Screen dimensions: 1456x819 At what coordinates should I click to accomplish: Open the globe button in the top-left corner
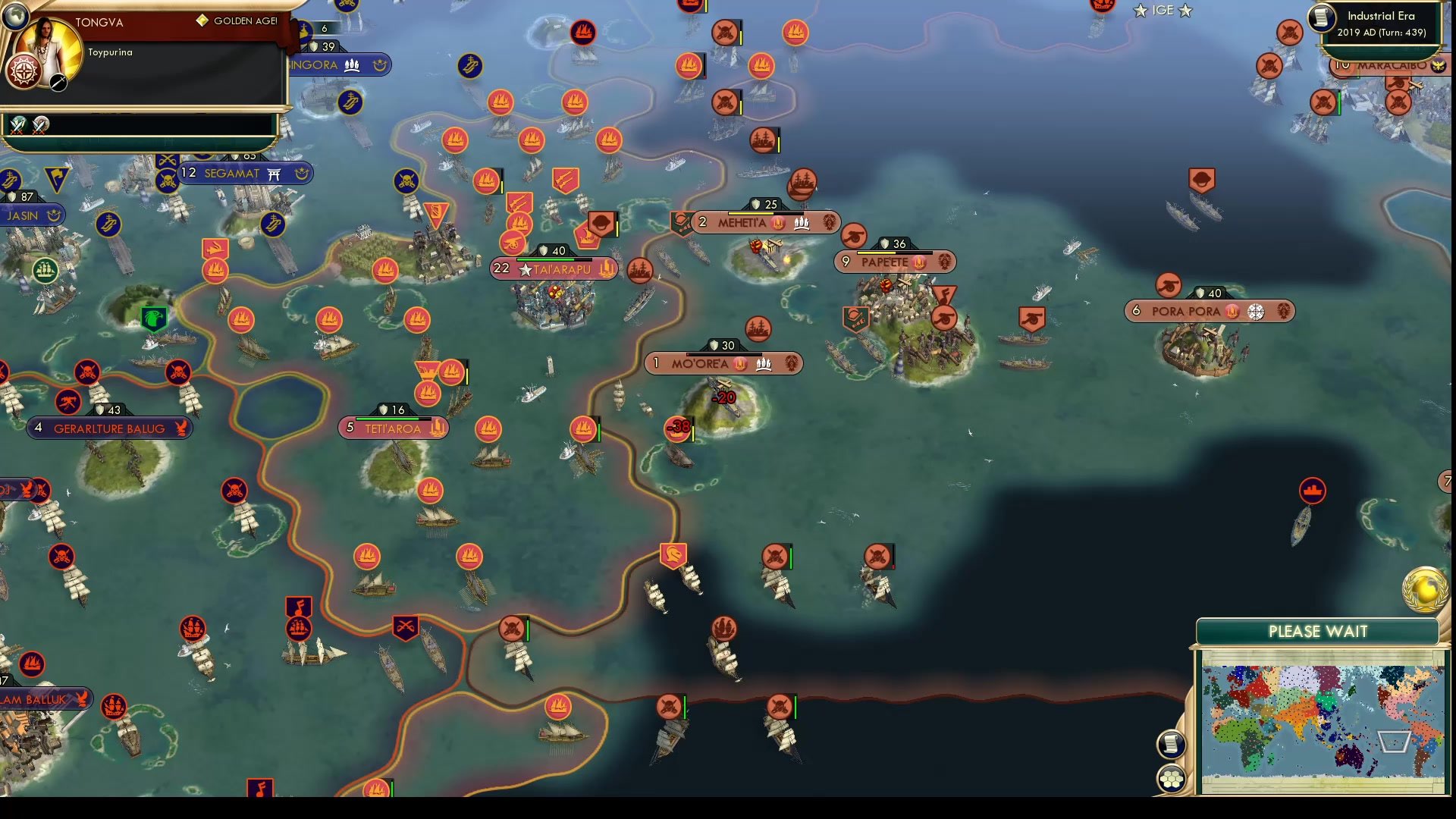coord(17,17)
